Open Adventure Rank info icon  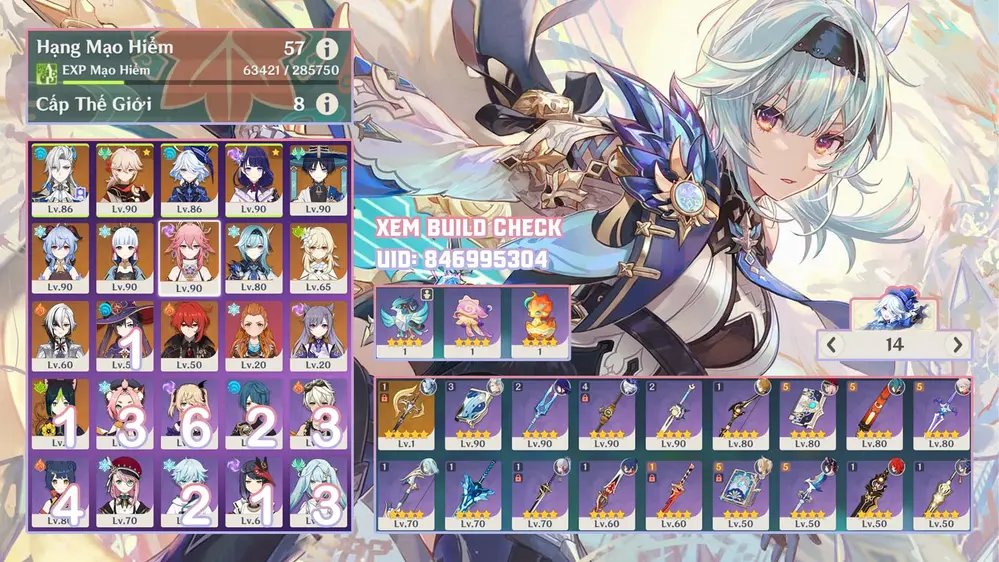326,48
